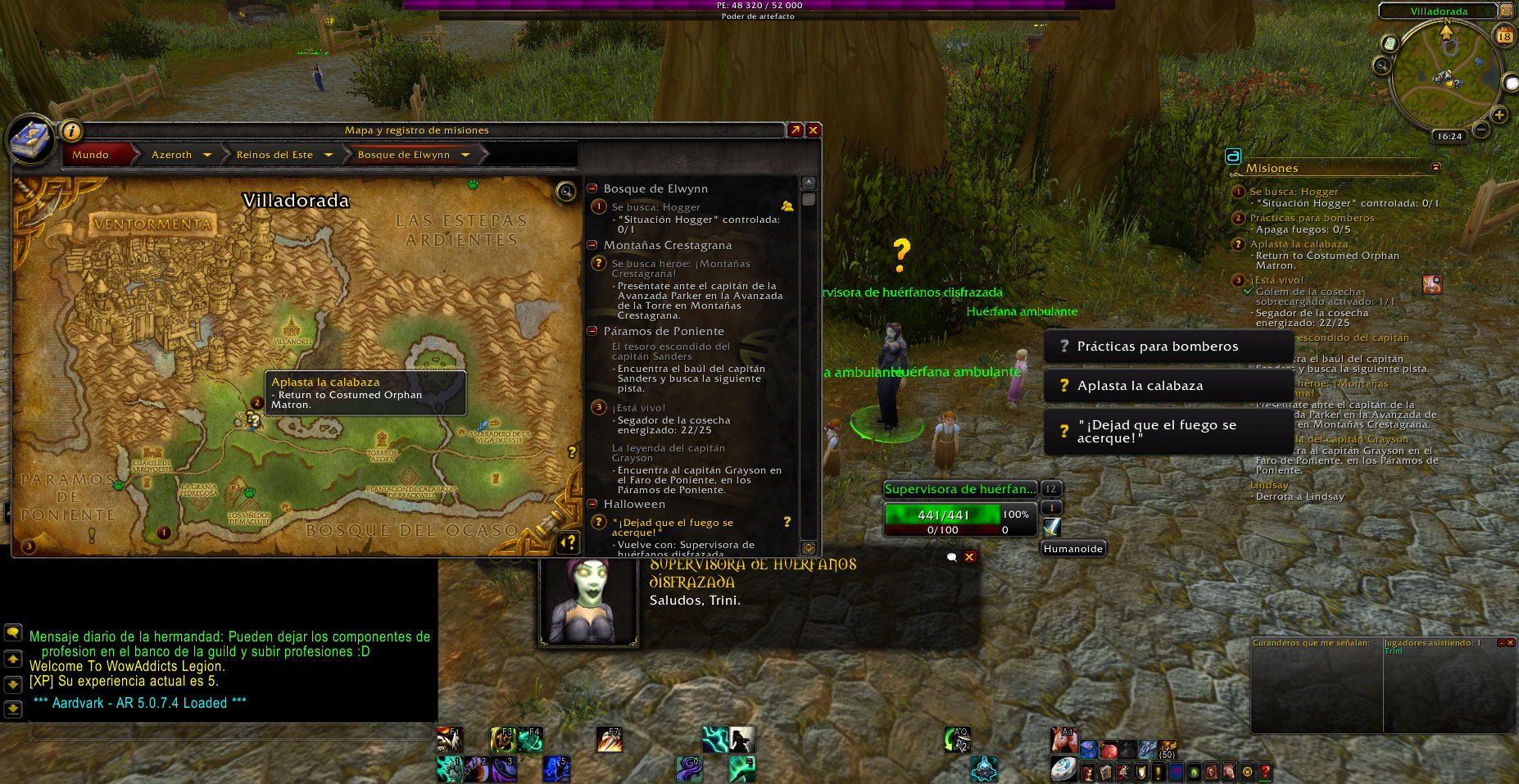This screenshot has width=1519, height=784.
Task: Click the map magnifier zoom button
Action: coord(566,192)
